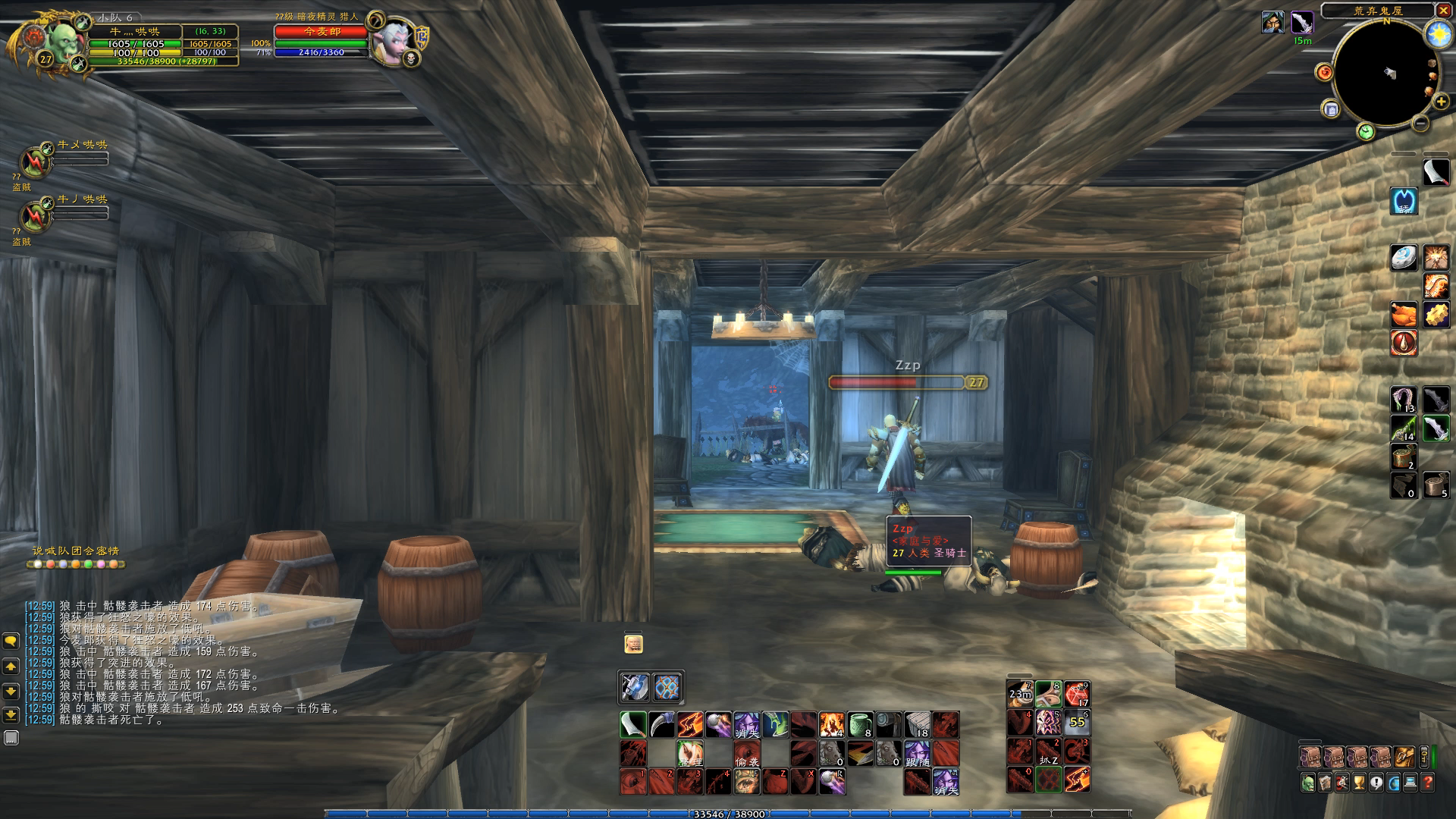Open the golden backpack

1404,757
